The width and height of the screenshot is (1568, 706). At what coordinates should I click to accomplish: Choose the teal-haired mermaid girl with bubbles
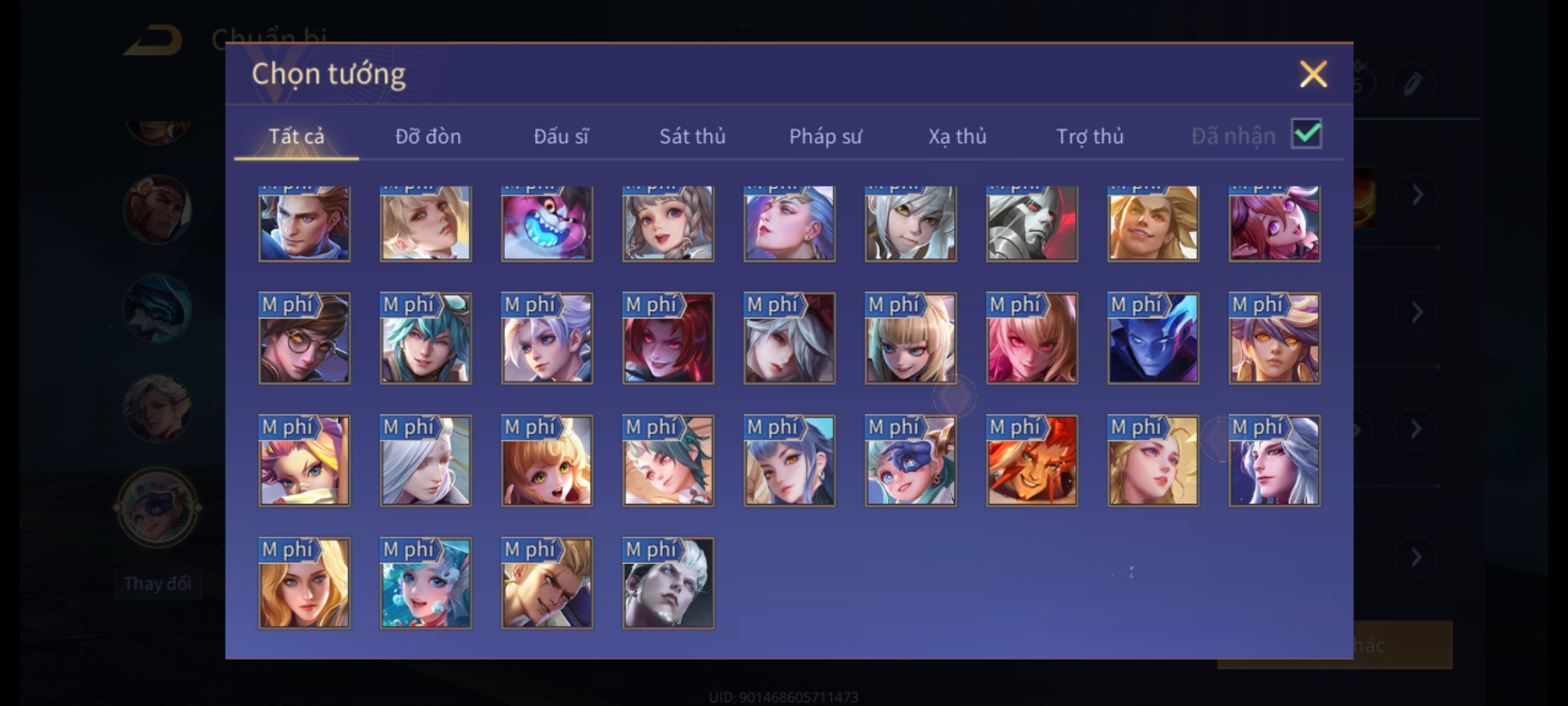pyautogui.click(x=425, y=583)
